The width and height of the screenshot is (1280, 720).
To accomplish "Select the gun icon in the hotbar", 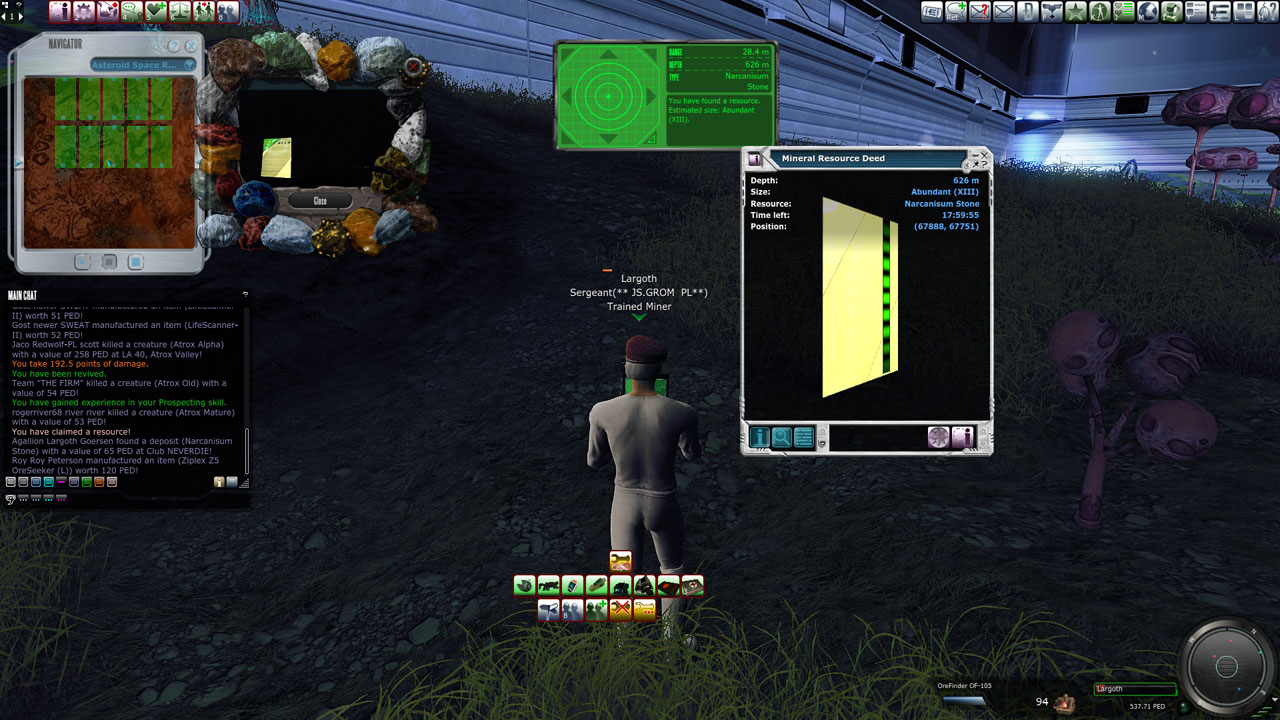I will (x=548, y=586).
